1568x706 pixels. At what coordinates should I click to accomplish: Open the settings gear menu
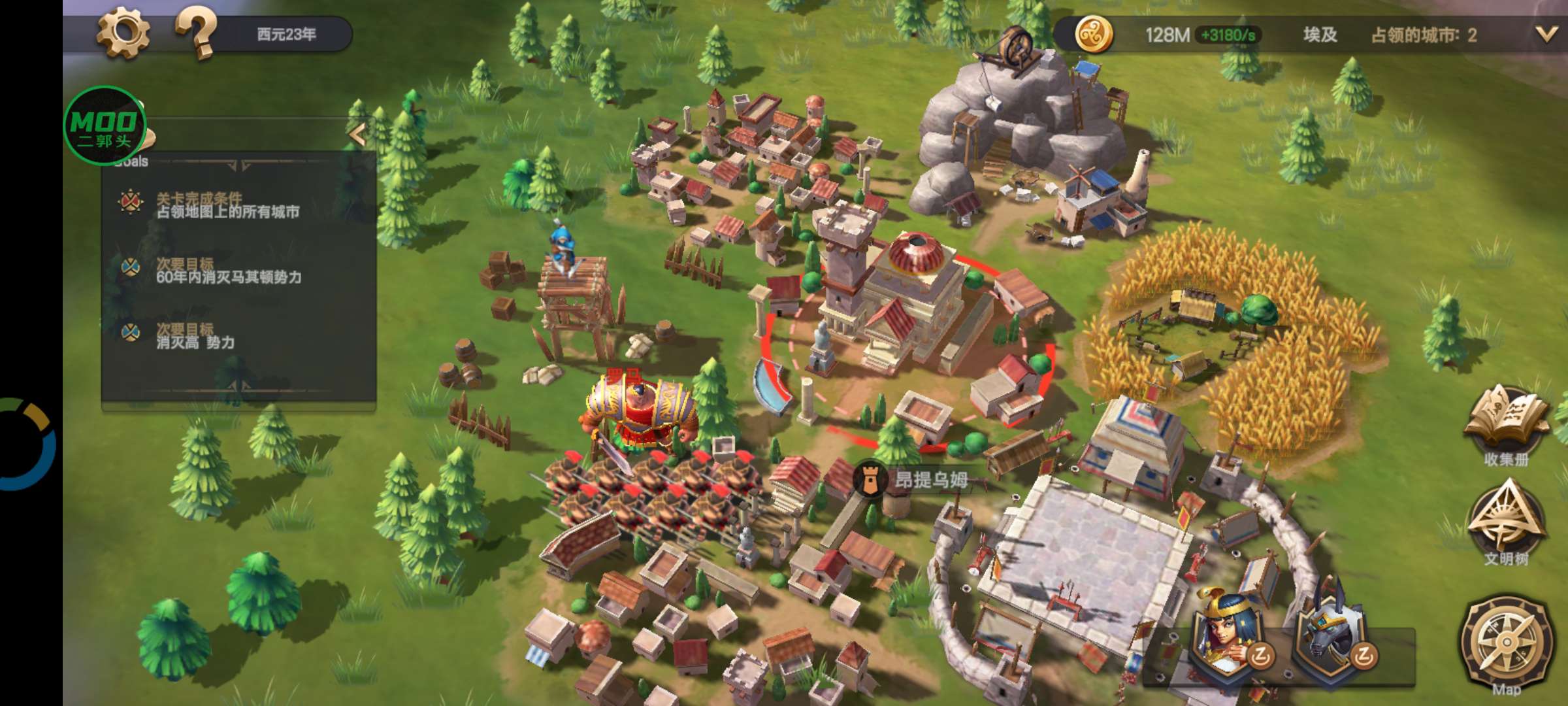123,34
